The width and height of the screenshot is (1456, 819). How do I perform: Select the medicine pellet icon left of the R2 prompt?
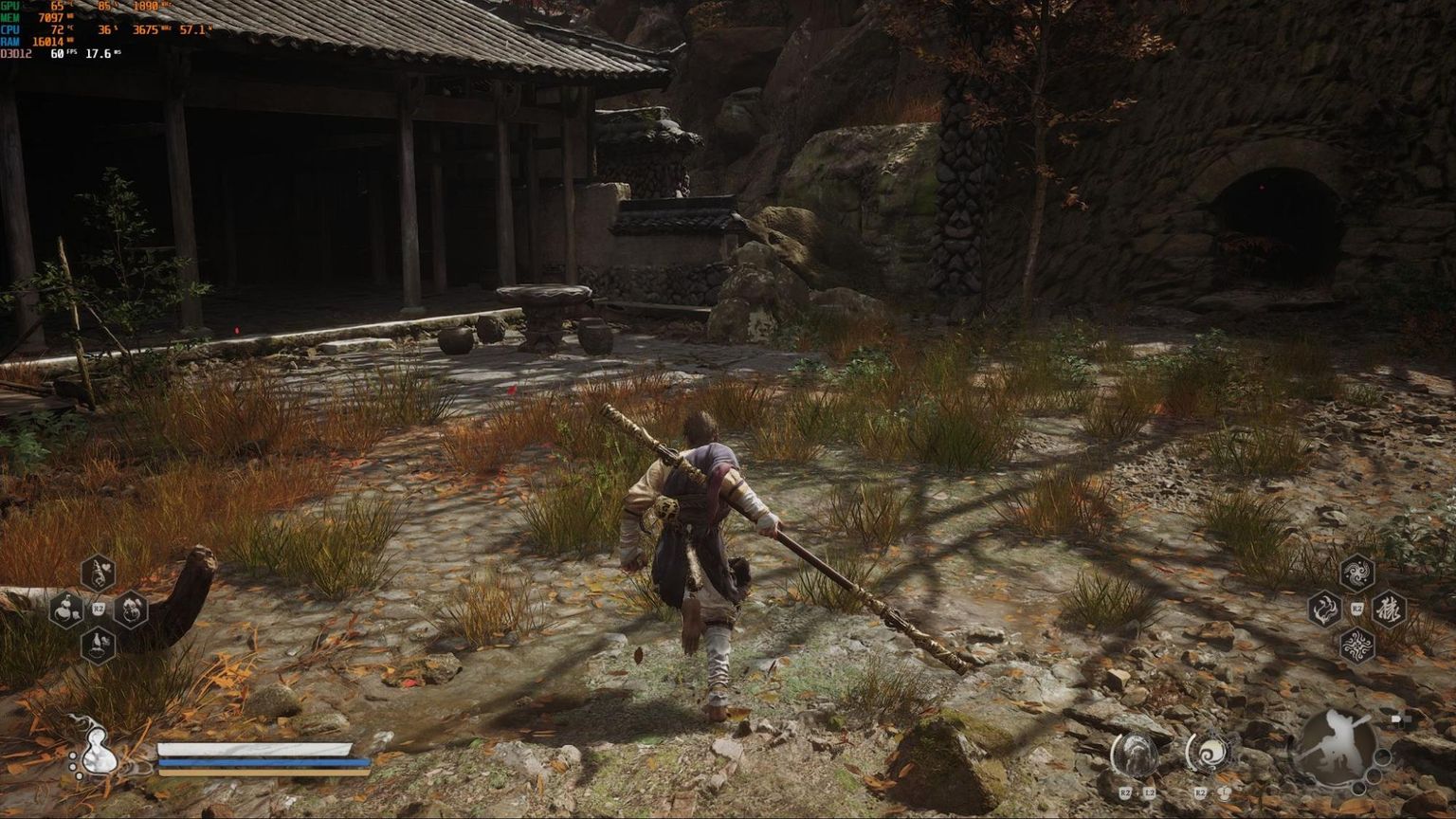click(65, 610)
